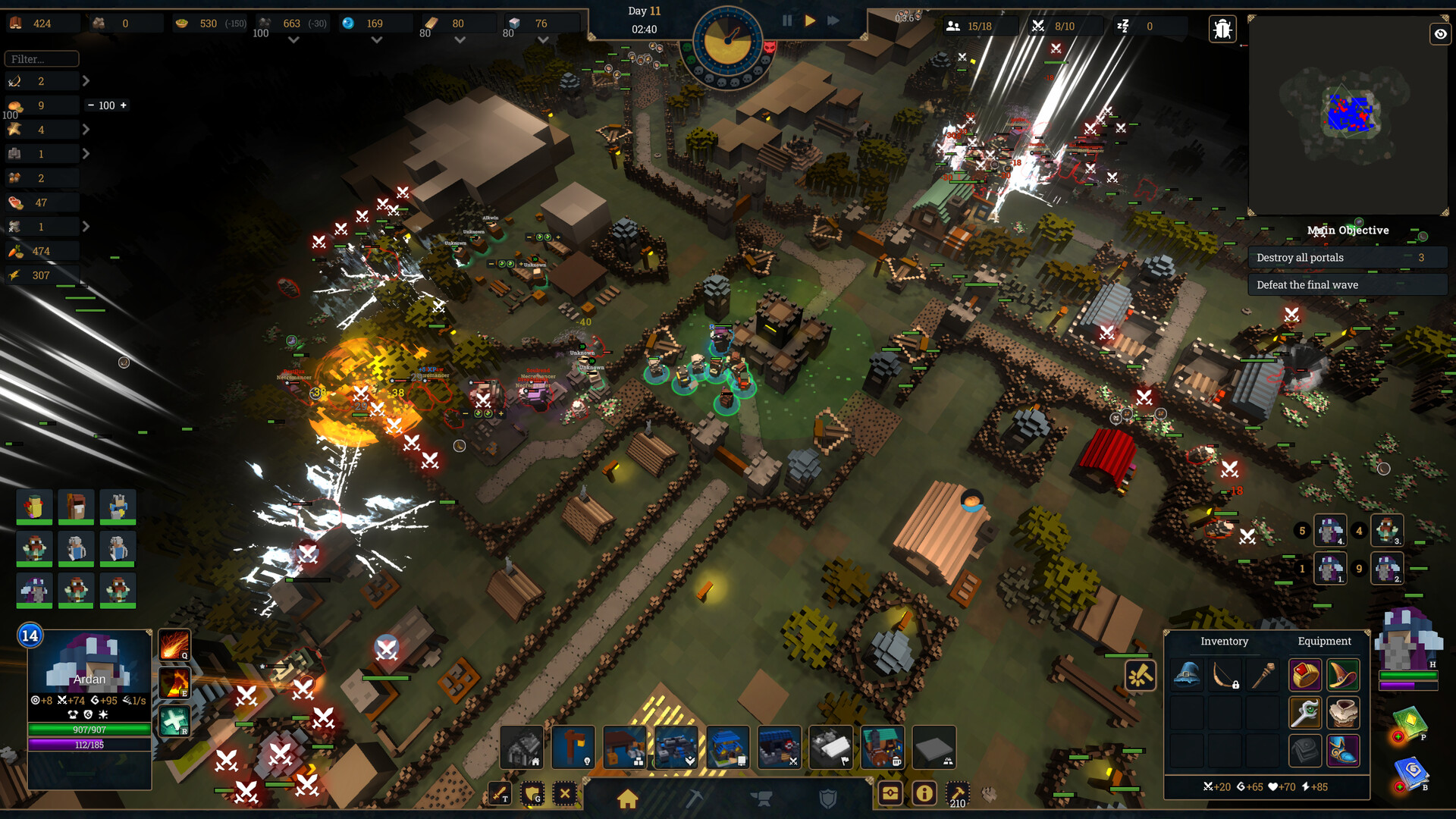Toggle the eye visibility icon above minimap

point(1439,34)
